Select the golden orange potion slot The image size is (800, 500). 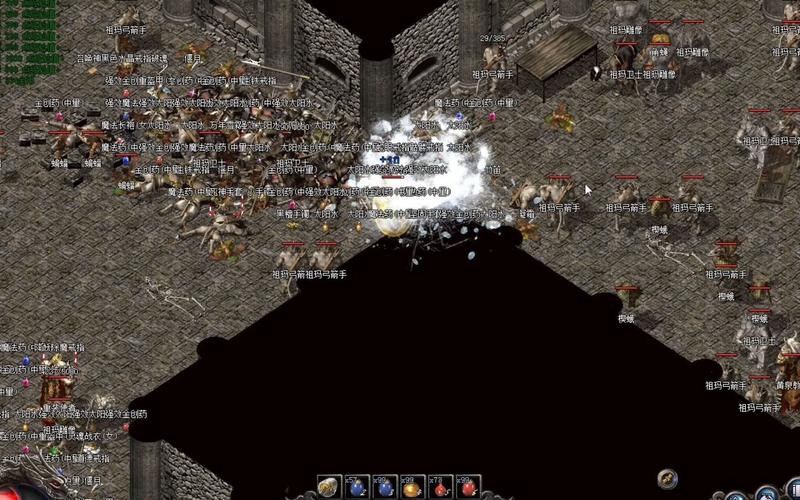point(412,487)
